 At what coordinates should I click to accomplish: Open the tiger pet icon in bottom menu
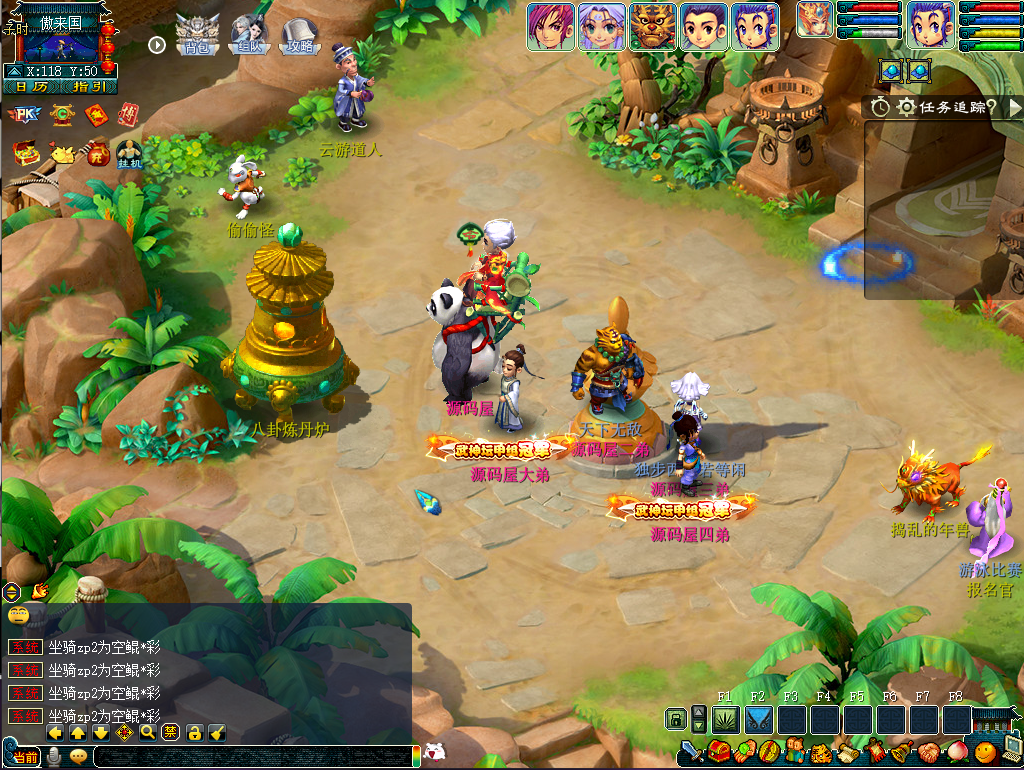click(821, 752)
